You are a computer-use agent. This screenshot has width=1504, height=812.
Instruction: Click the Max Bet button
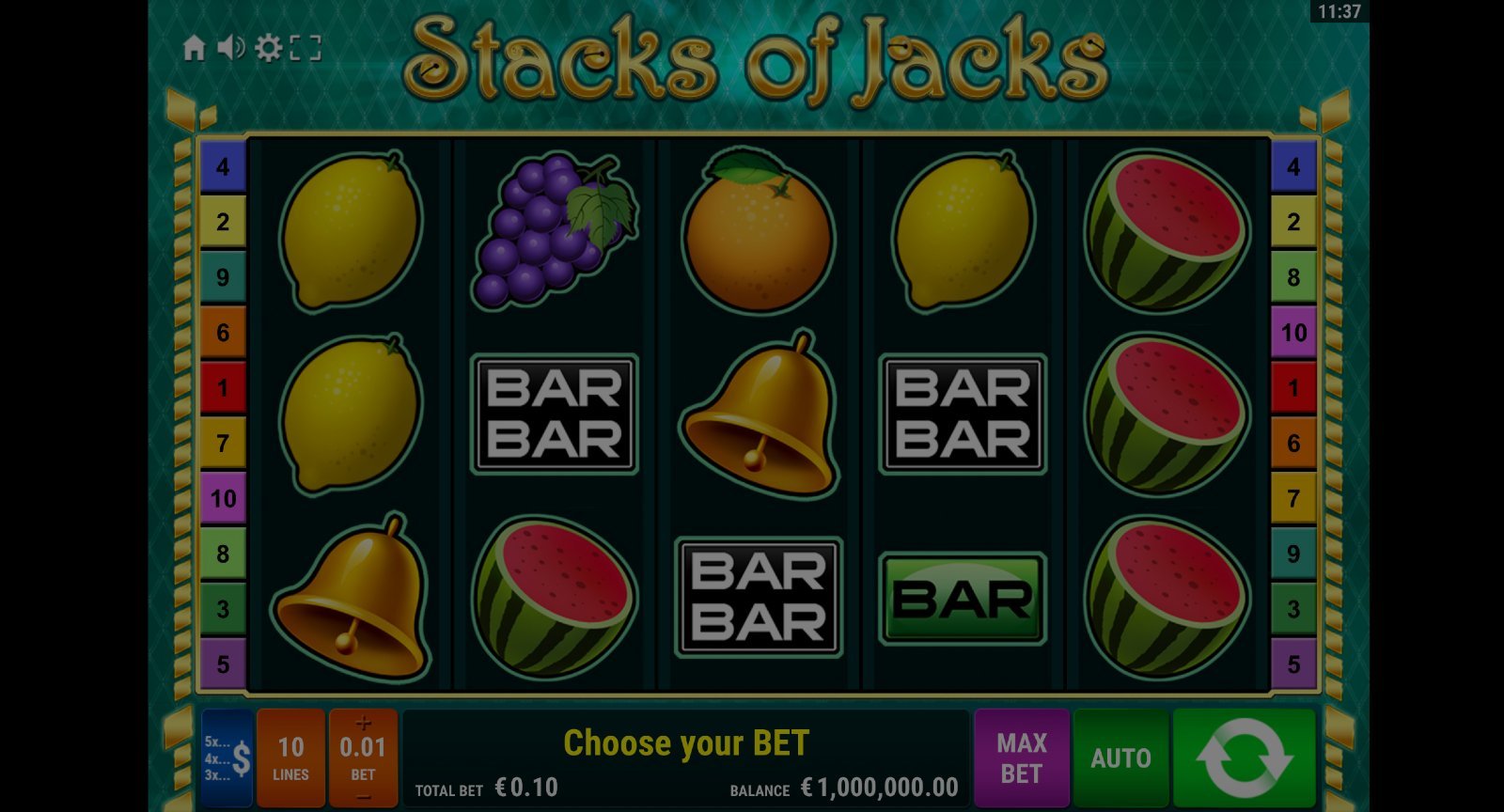[x=1022, y=757]
